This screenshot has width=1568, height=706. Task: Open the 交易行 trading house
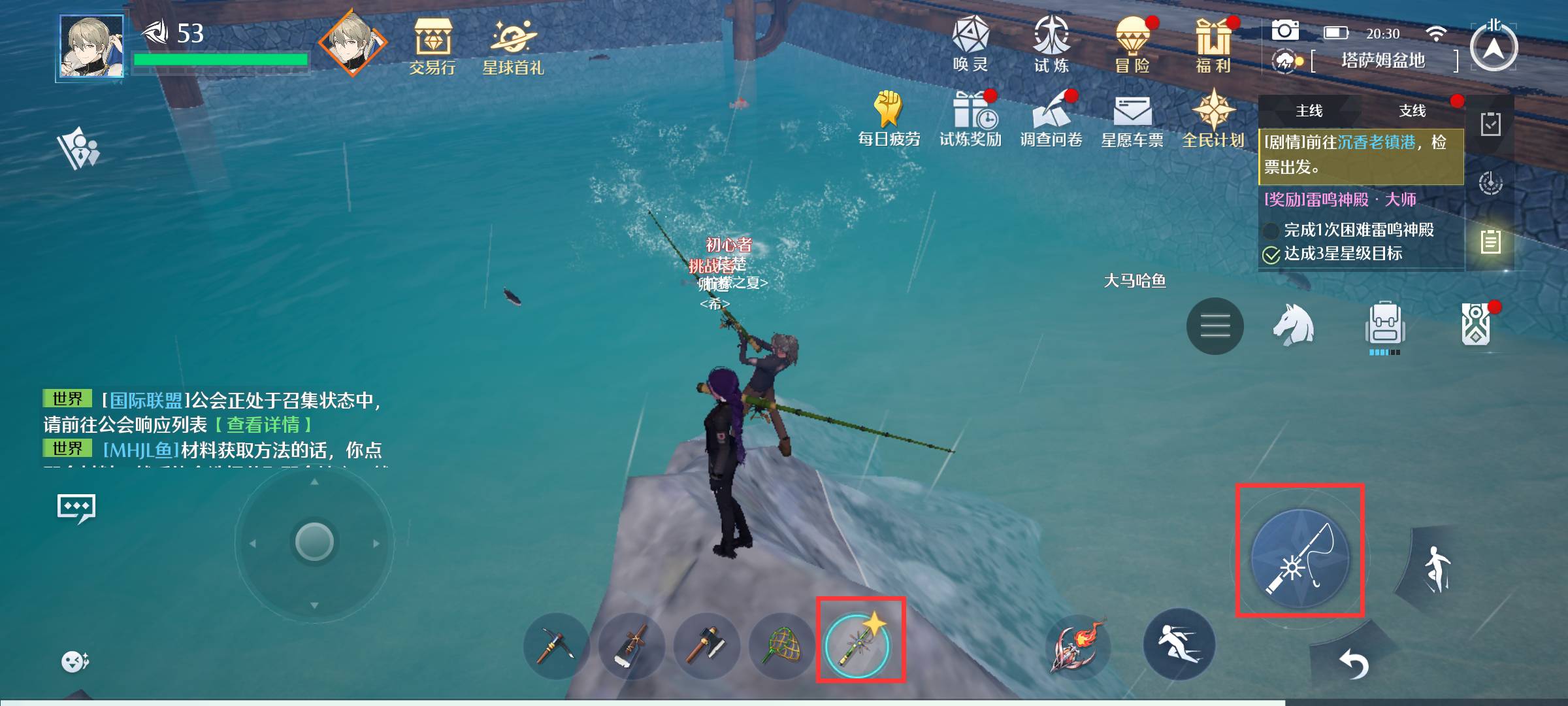432,46
